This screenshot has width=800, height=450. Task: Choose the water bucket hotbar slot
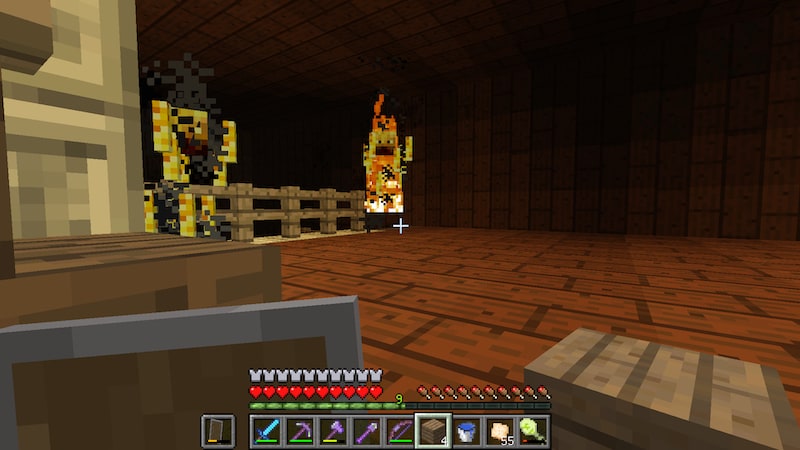coord(466,431)
